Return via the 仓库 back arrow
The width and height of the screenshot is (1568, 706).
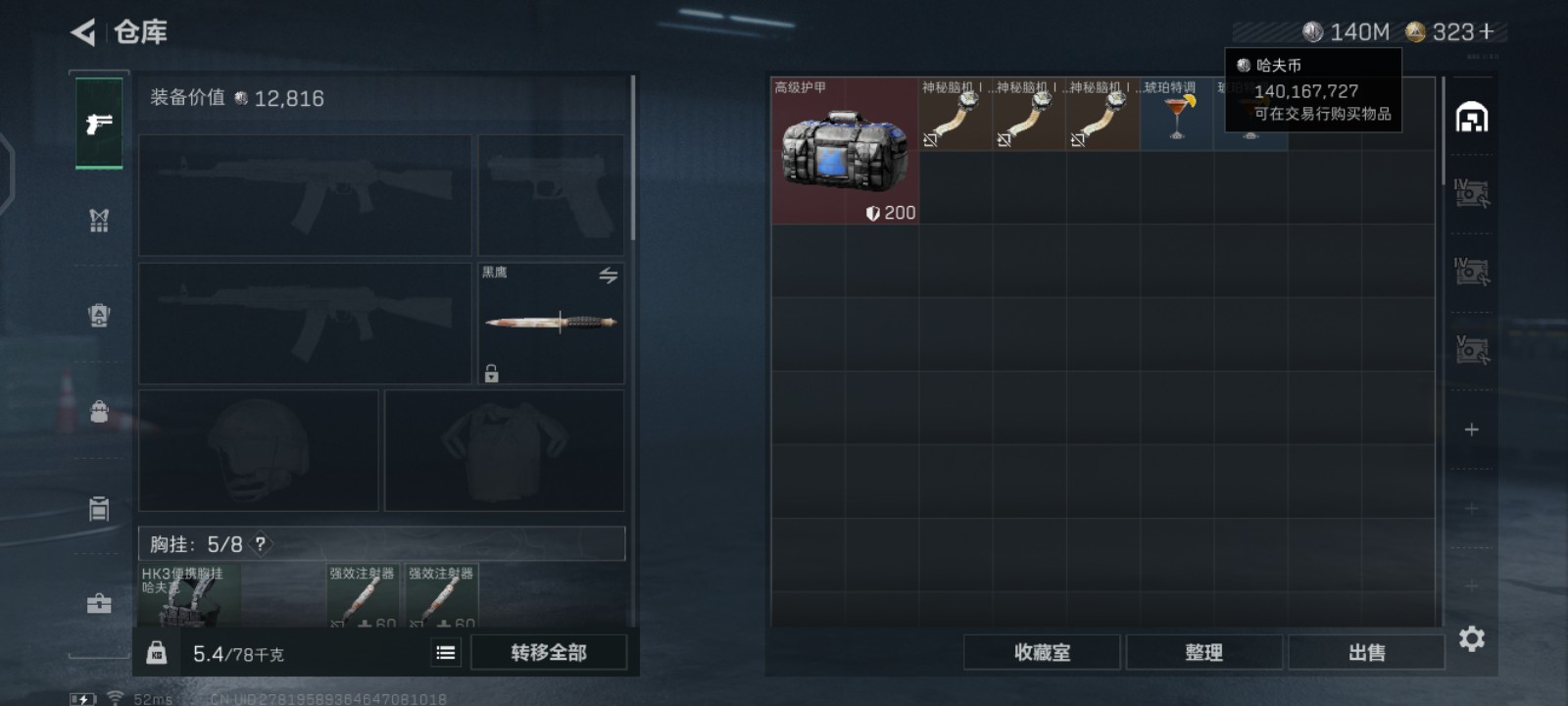(84, 30)
